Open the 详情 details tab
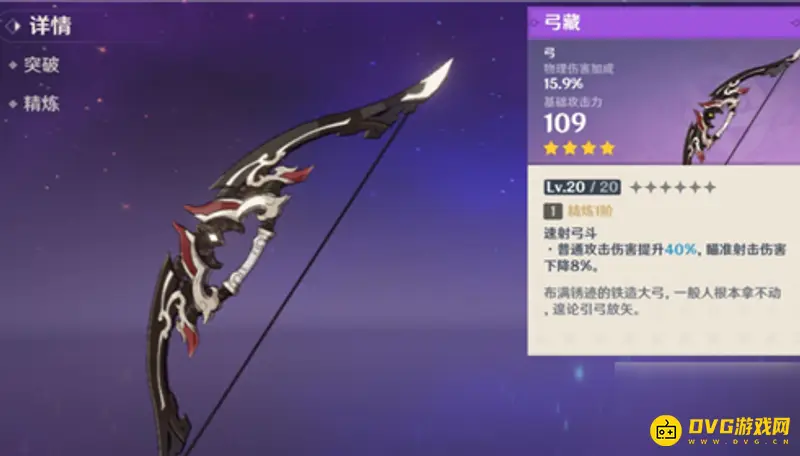Screen dimensions: 800x456 tap(49, 27)
